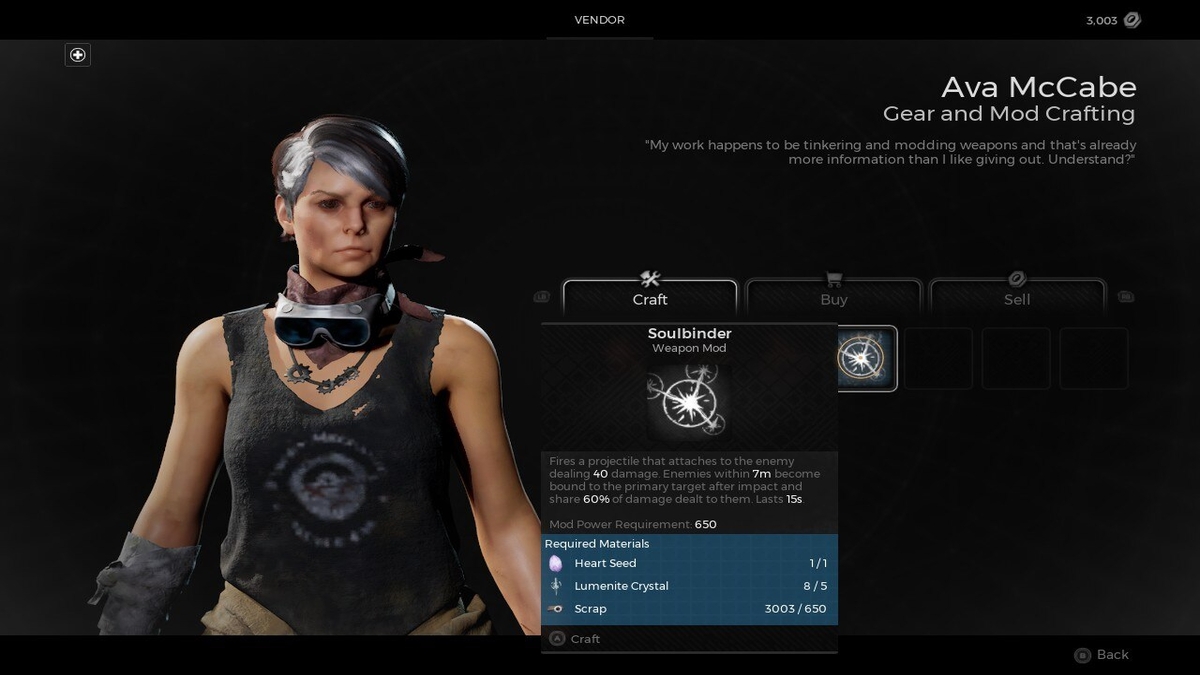This screenshot has width=1200, height=675.
Task: Select the Soulbinder mod crafting slot
Action: 866,358
